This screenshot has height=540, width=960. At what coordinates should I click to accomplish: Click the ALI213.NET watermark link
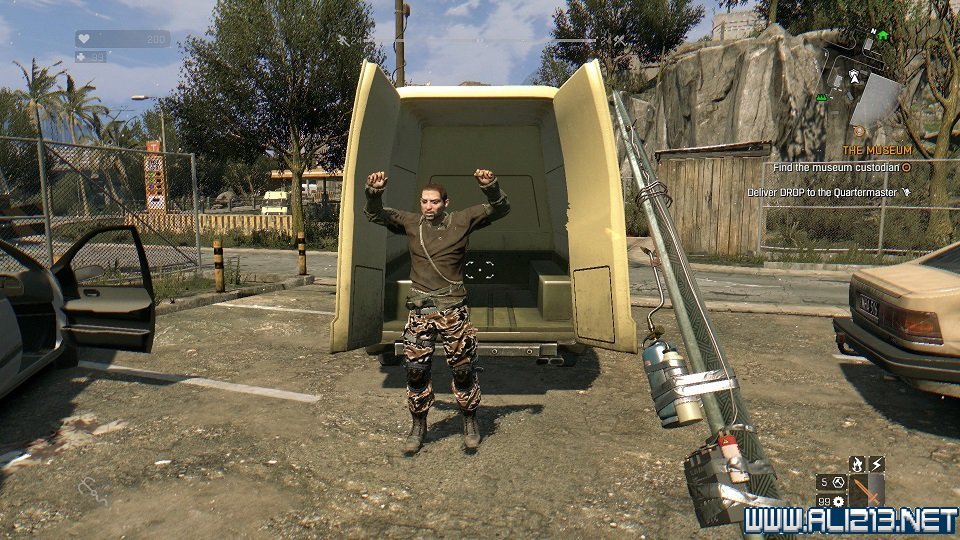click(x=850, y=520)
